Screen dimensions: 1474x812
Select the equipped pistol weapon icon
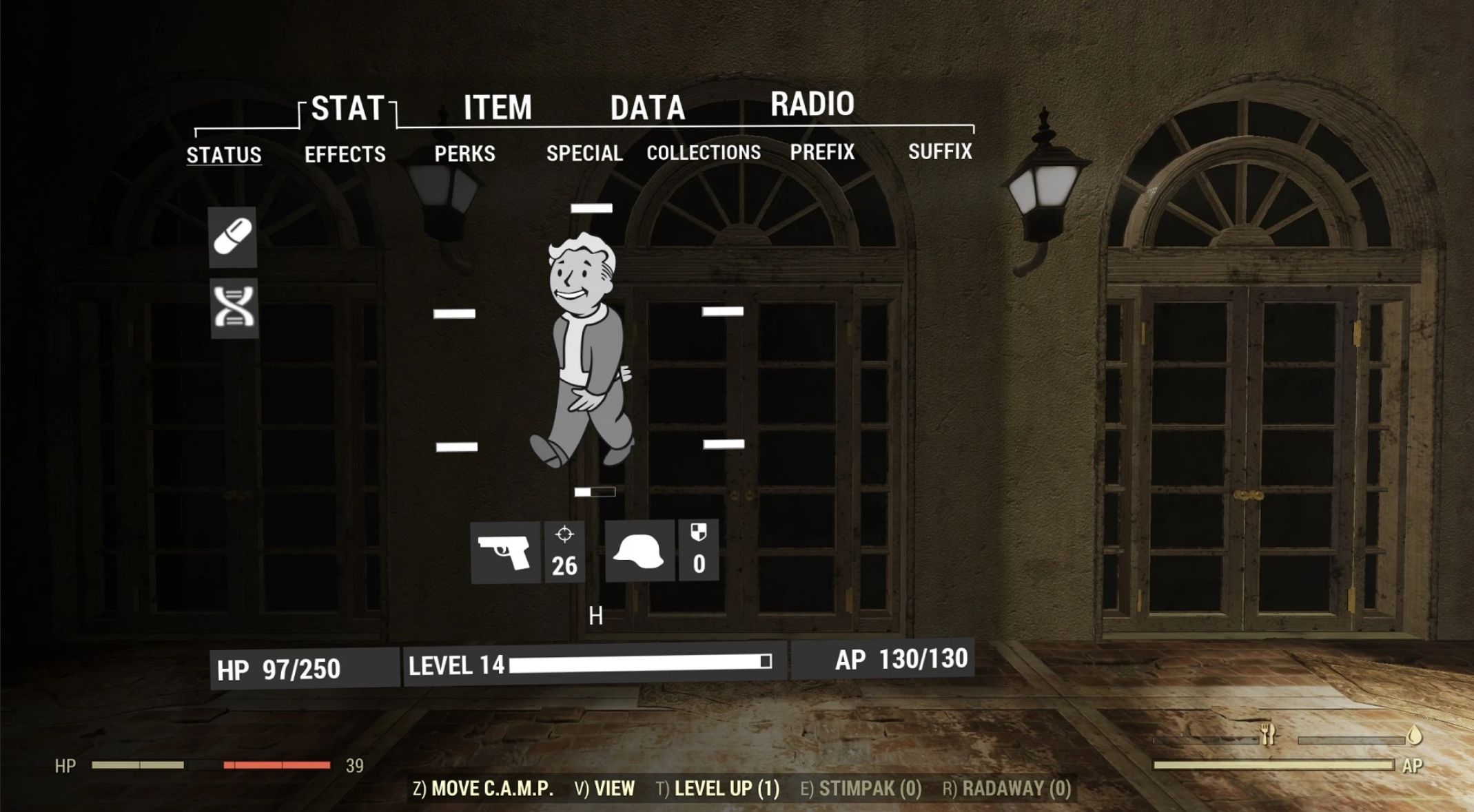(505, 552)
